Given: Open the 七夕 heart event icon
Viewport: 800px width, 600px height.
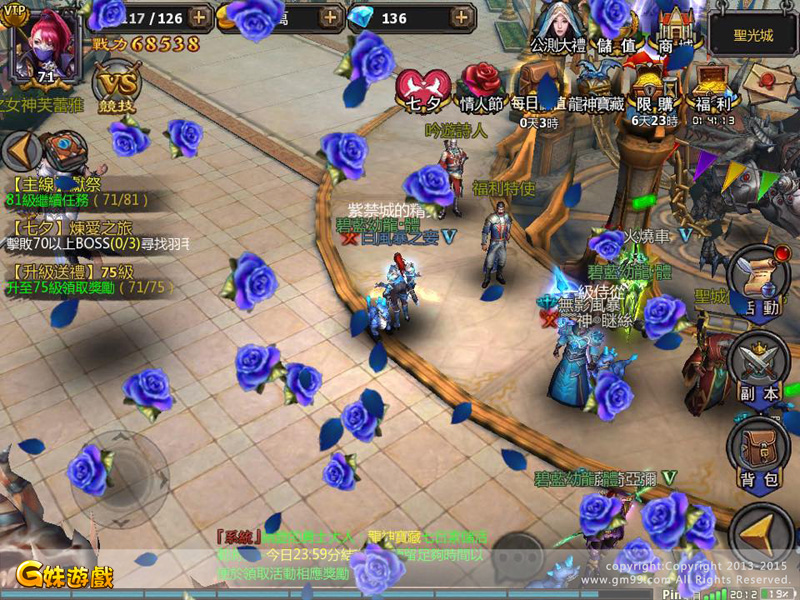Looking at the screenshot, I should click(x=422, y=88).
